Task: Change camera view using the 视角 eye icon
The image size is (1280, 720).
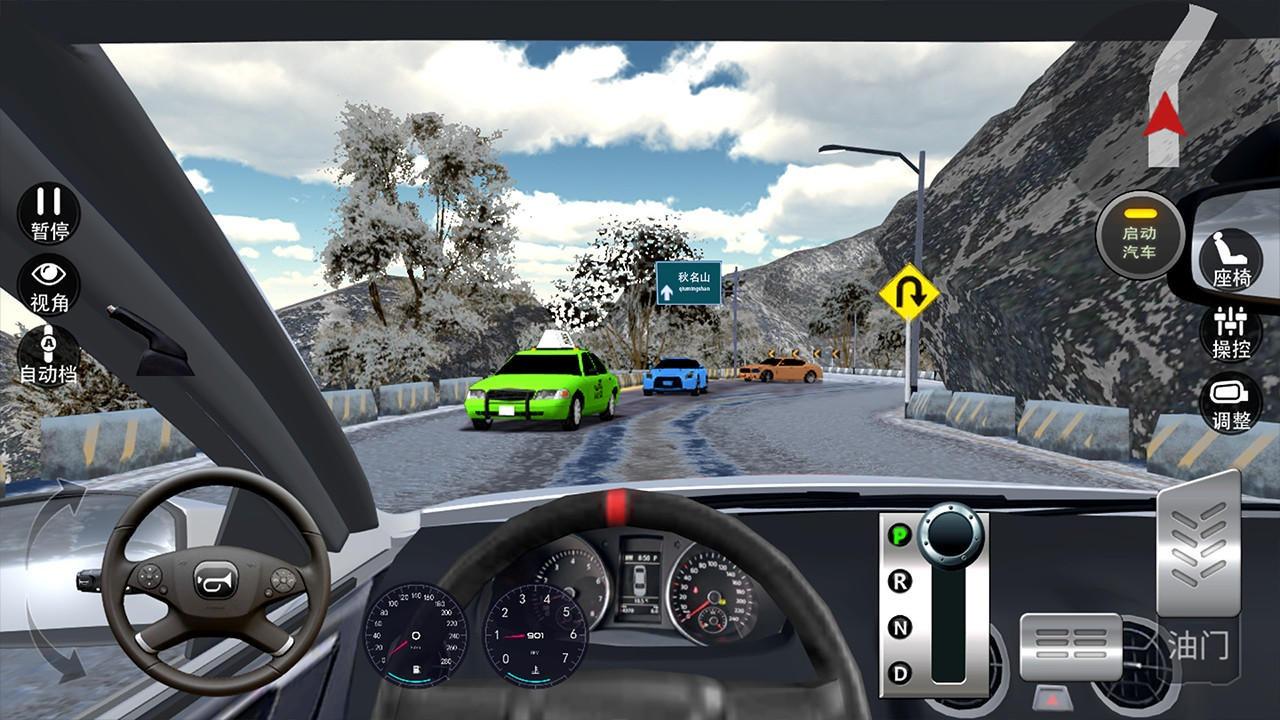Action: [x=49, y=284]
